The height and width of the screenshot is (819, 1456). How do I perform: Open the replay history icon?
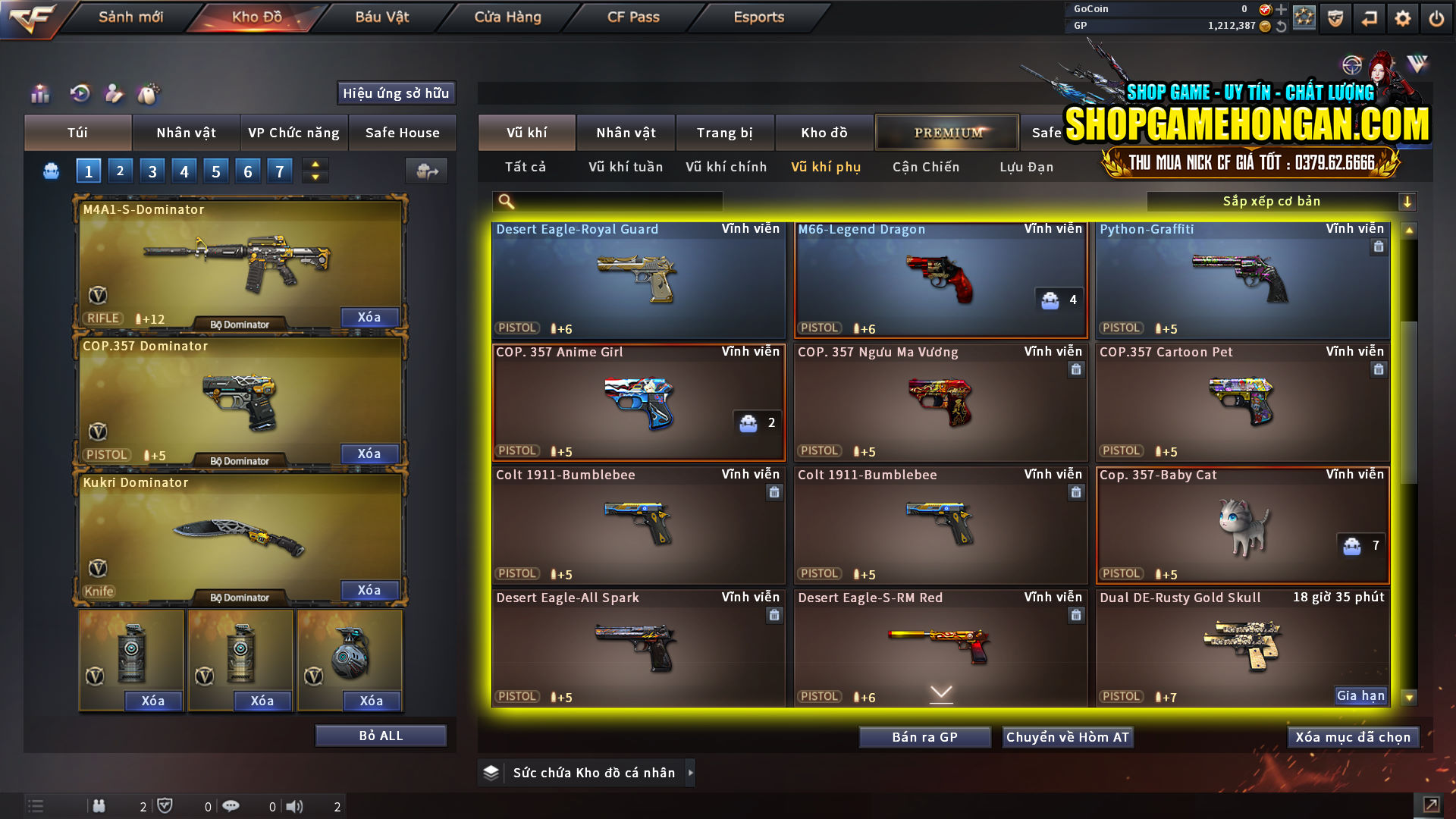pyautogui.click(x=79, y=93)
